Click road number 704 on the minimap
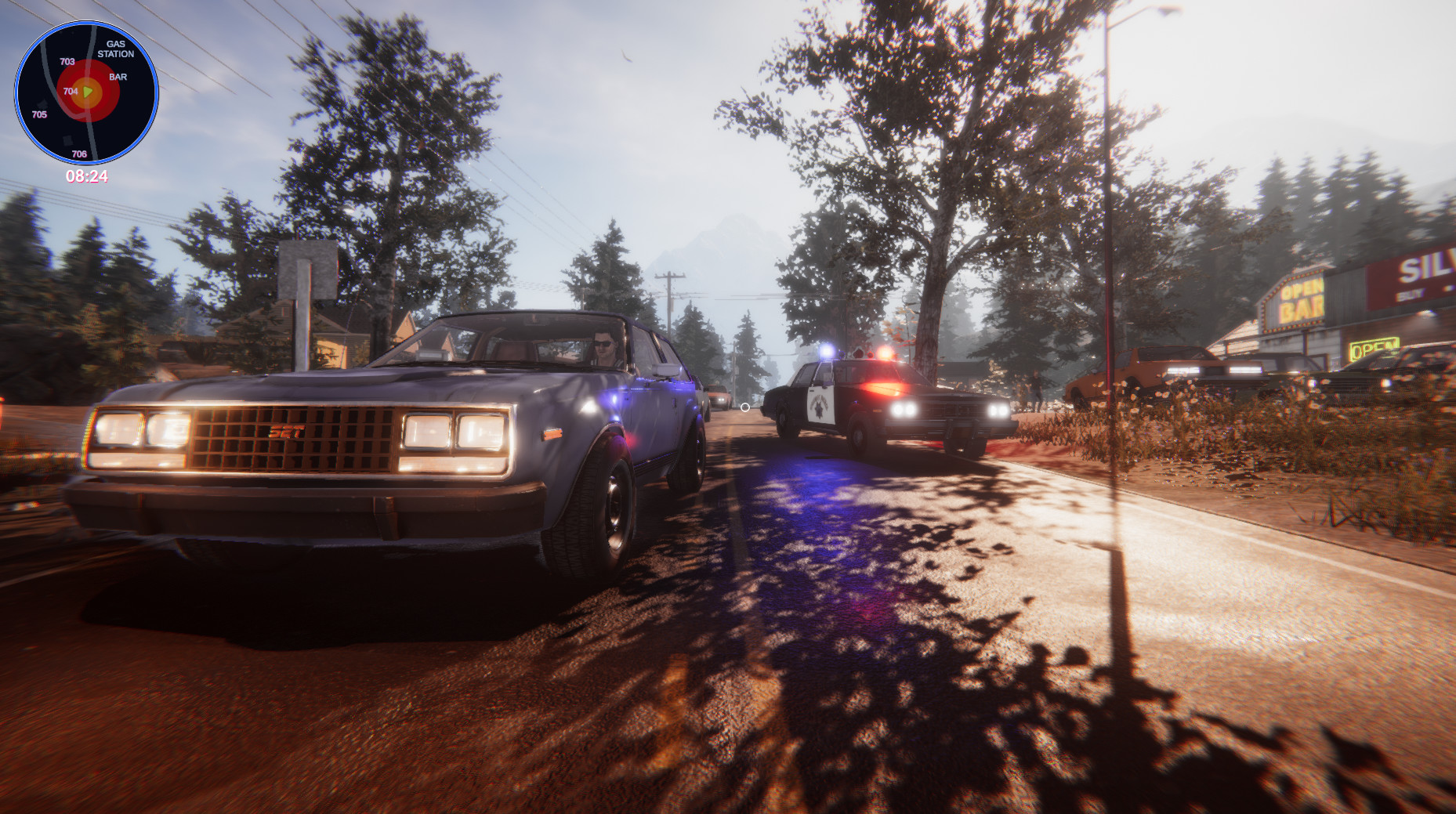 point(71,92)
